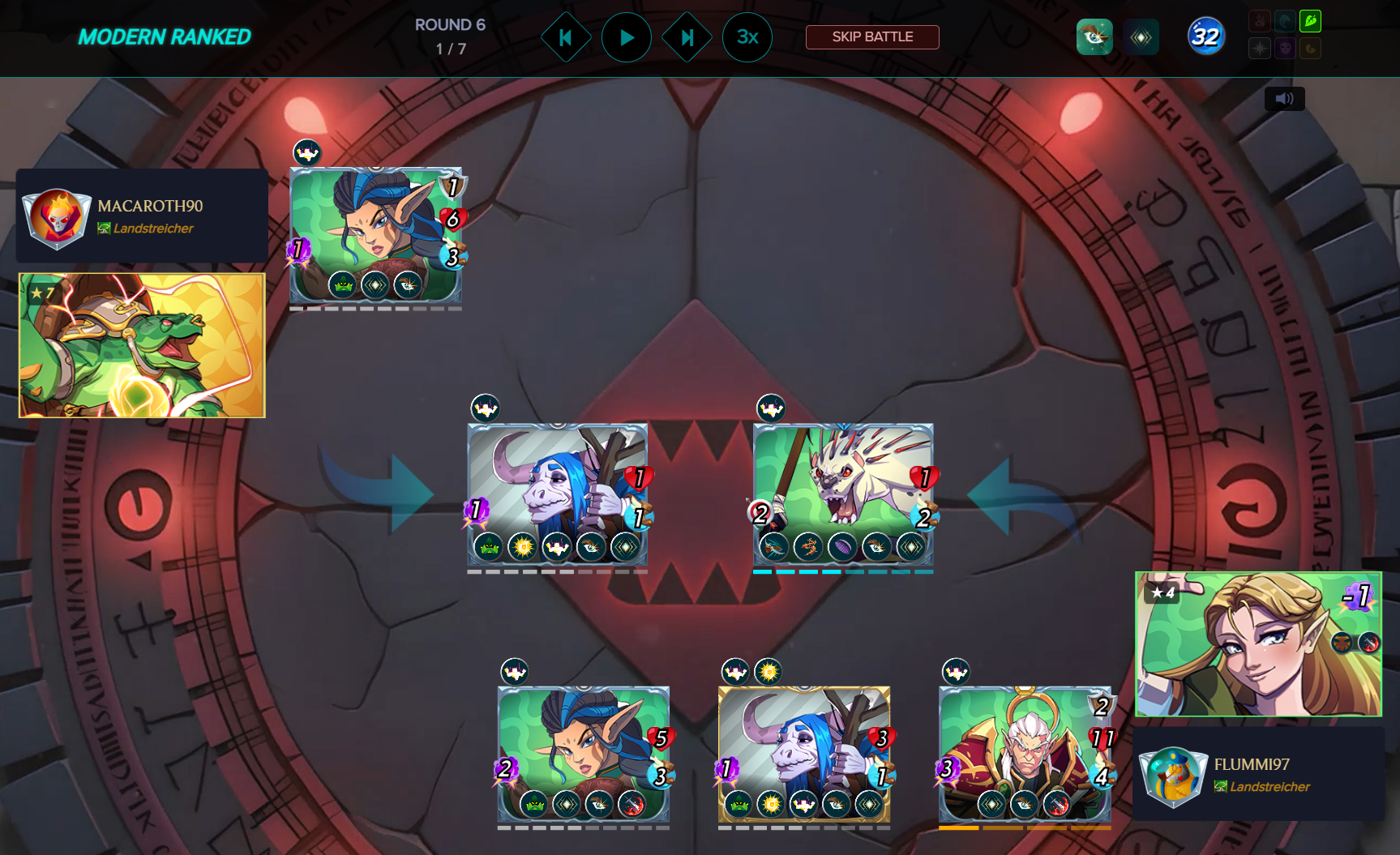The height and width of the screenshot is (855, 1400).
Task: Show the dark diamond ruleset icon
Action: [x=1141, y=37]
